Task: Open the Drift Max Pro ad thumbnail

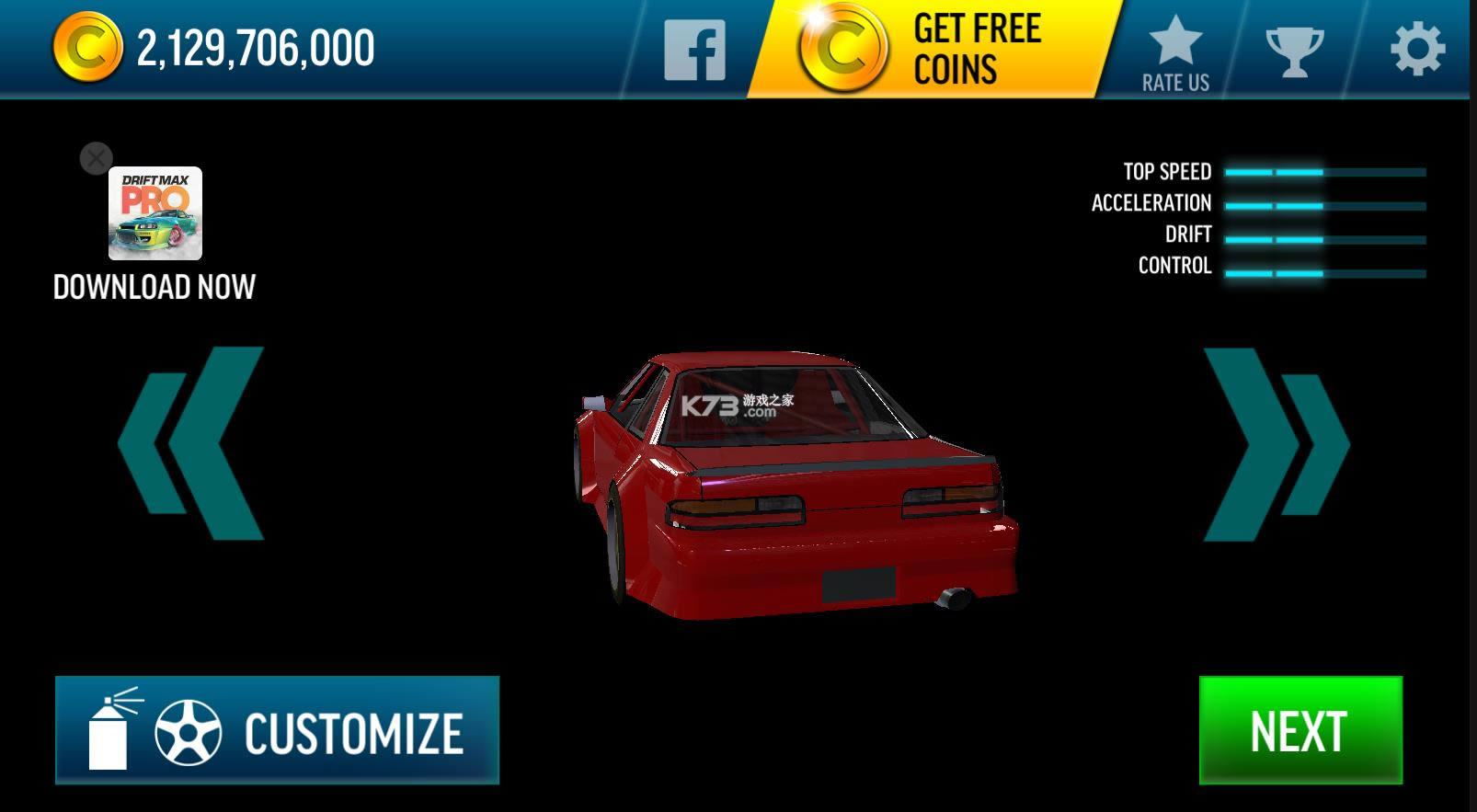Action: click(x=154, y=214)
